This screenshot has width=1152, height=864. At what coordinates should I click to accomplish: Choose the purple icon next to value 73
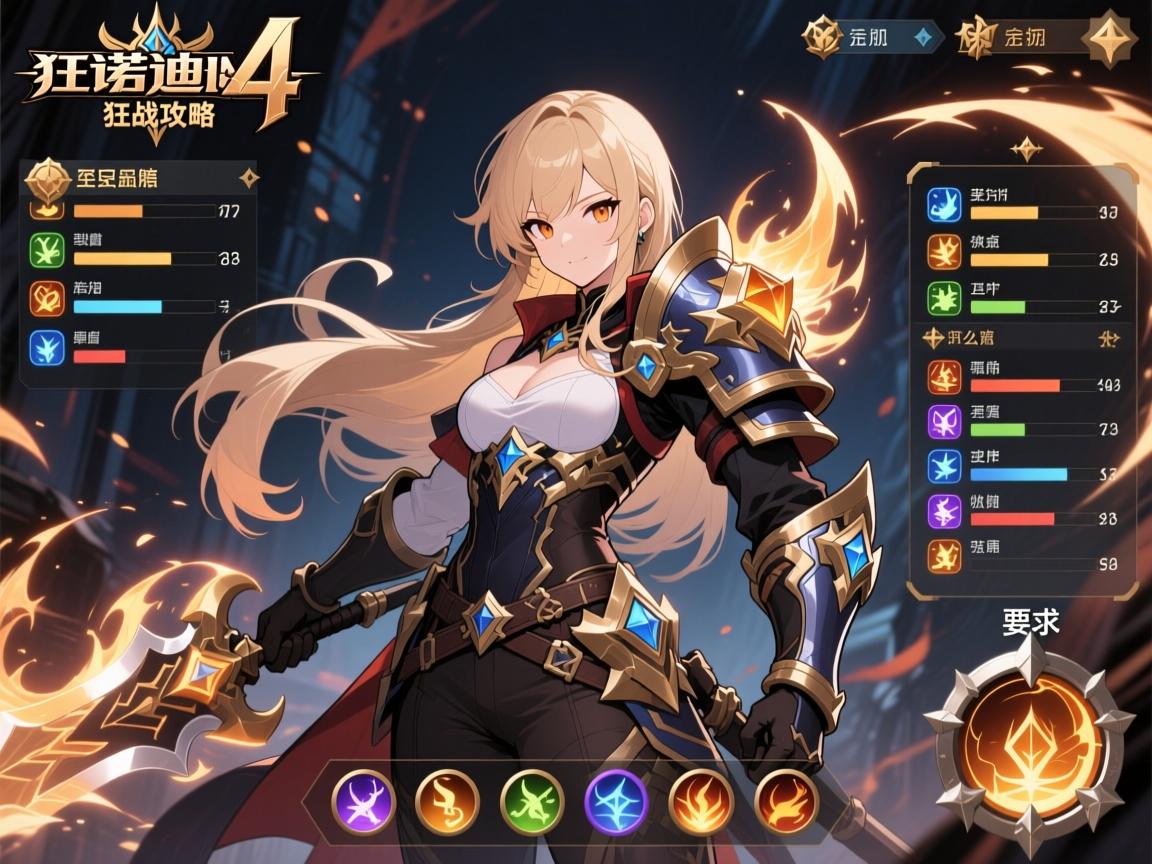click(x=944, y=421)
